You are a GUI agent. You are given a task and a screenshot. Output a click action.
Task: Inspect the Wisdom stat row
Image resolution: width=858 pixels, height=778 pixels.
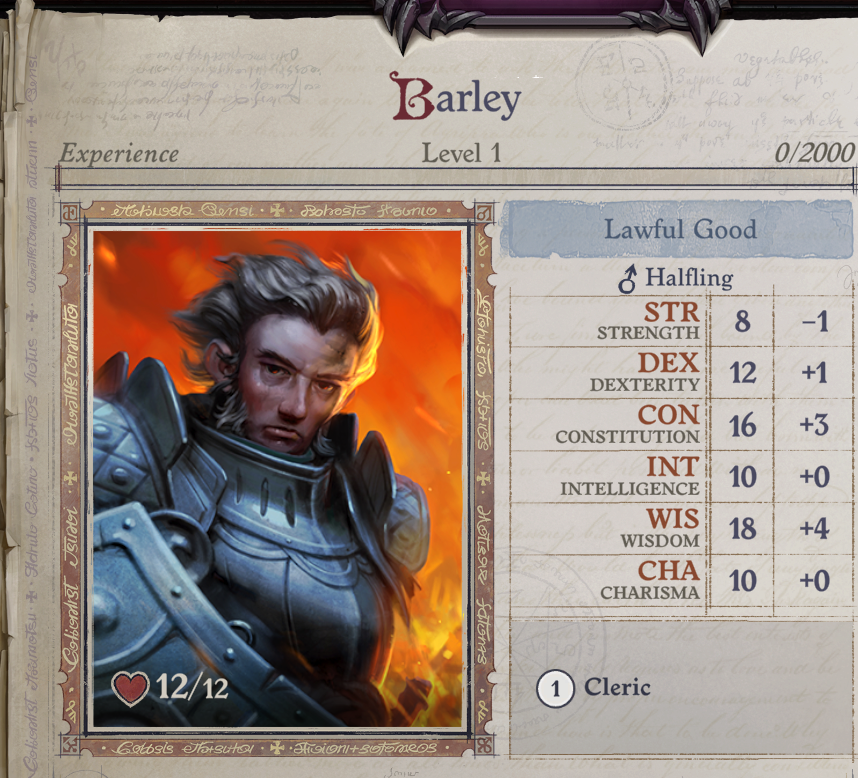680,529
